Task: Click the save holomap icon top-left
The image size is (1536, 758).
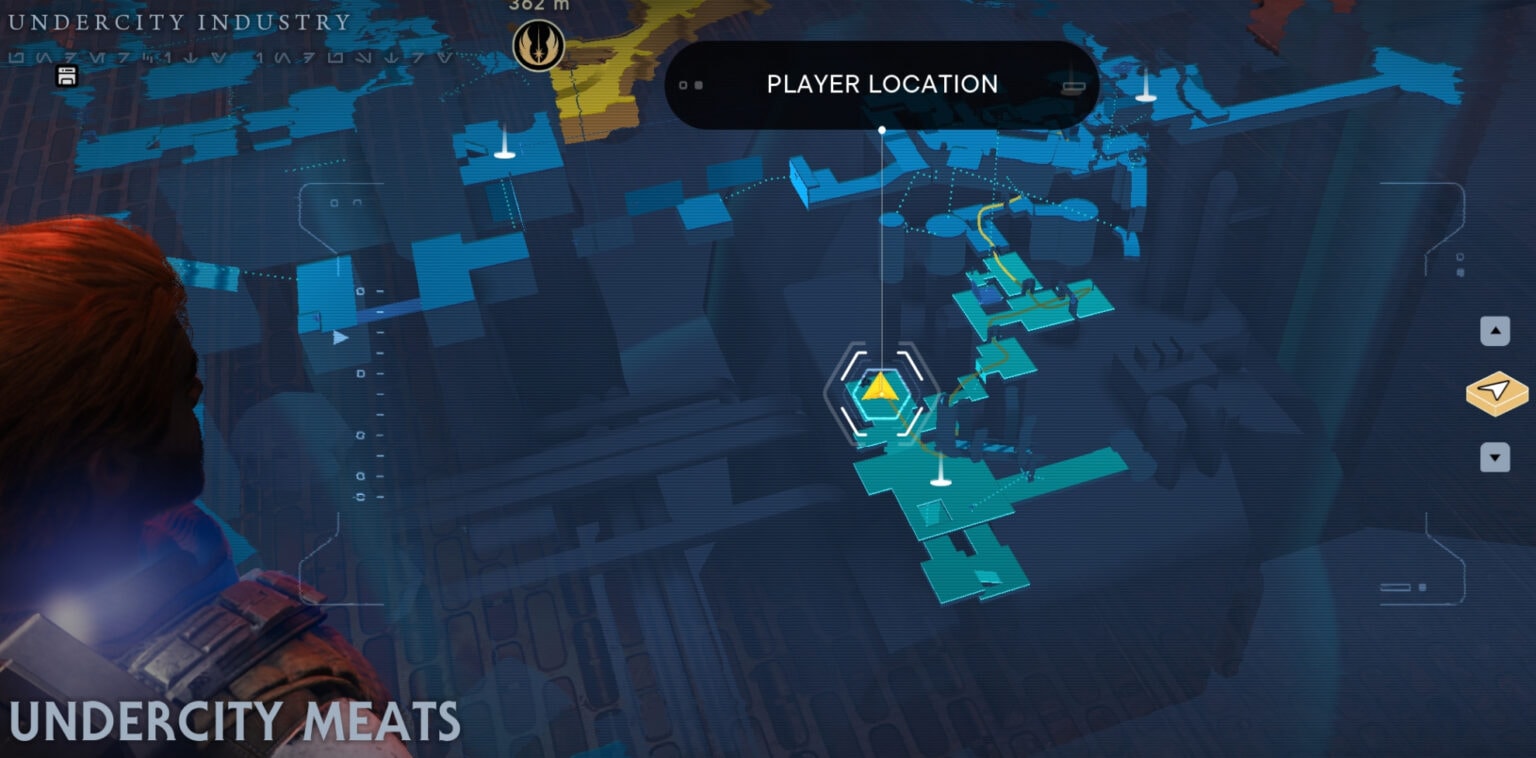Action: click(68, 77)
